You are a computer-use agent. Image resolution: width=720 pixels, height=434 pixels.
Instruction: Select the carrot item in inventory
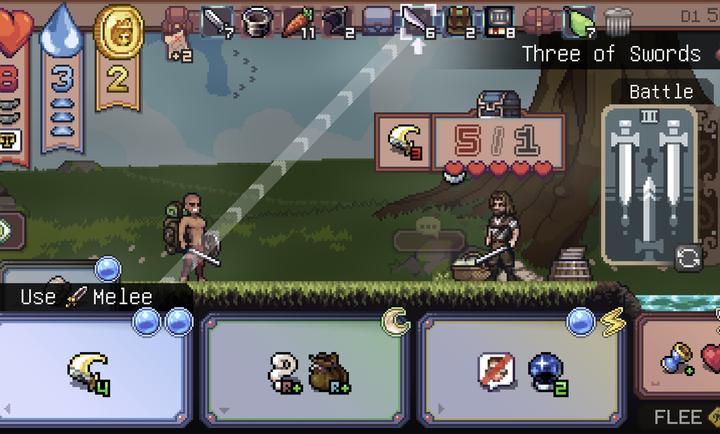[x=298, y=21]
